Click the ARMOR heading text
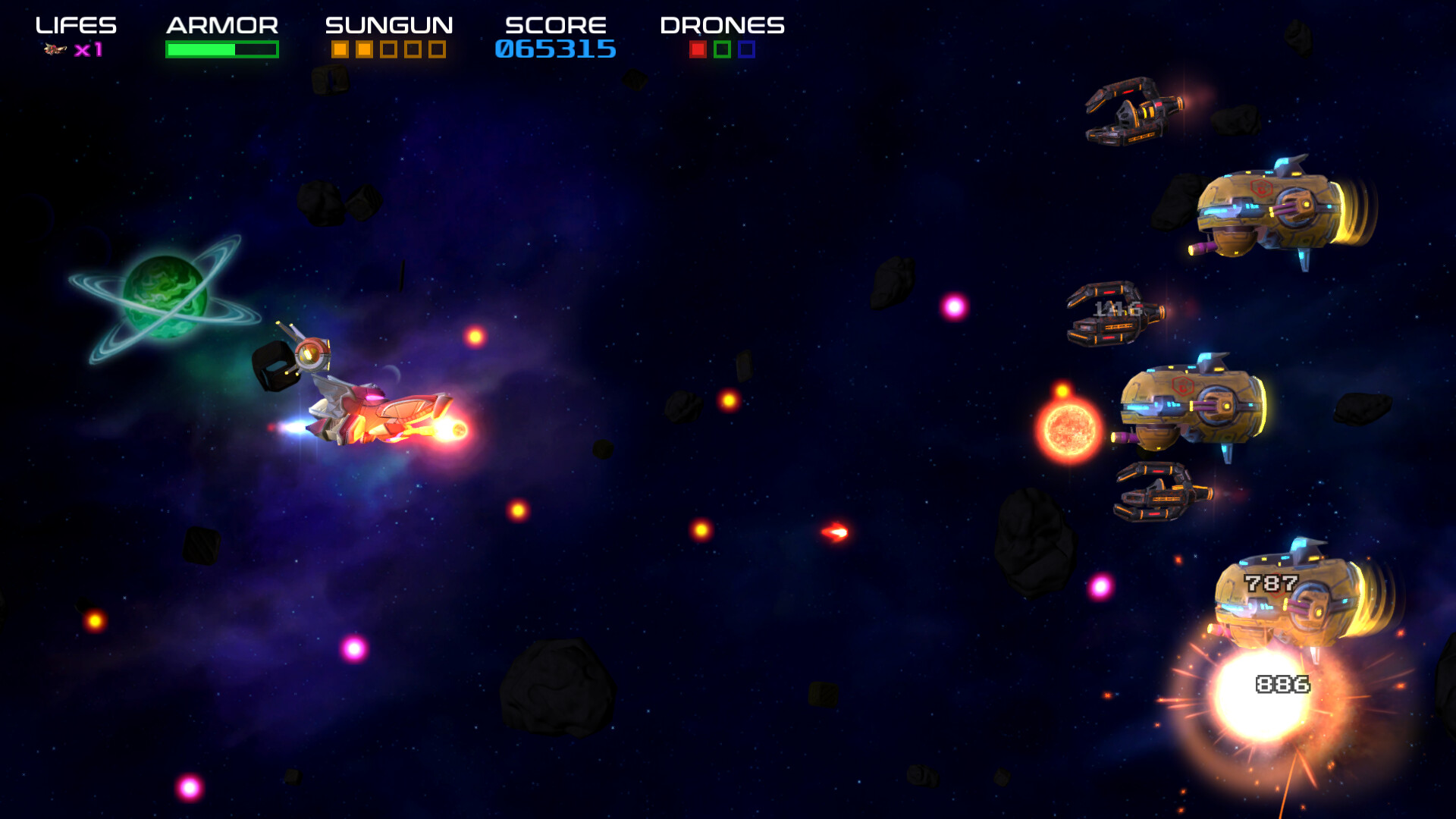This screenshot has height=819, width=1456. pyautogui.click(x=221, y=24)
